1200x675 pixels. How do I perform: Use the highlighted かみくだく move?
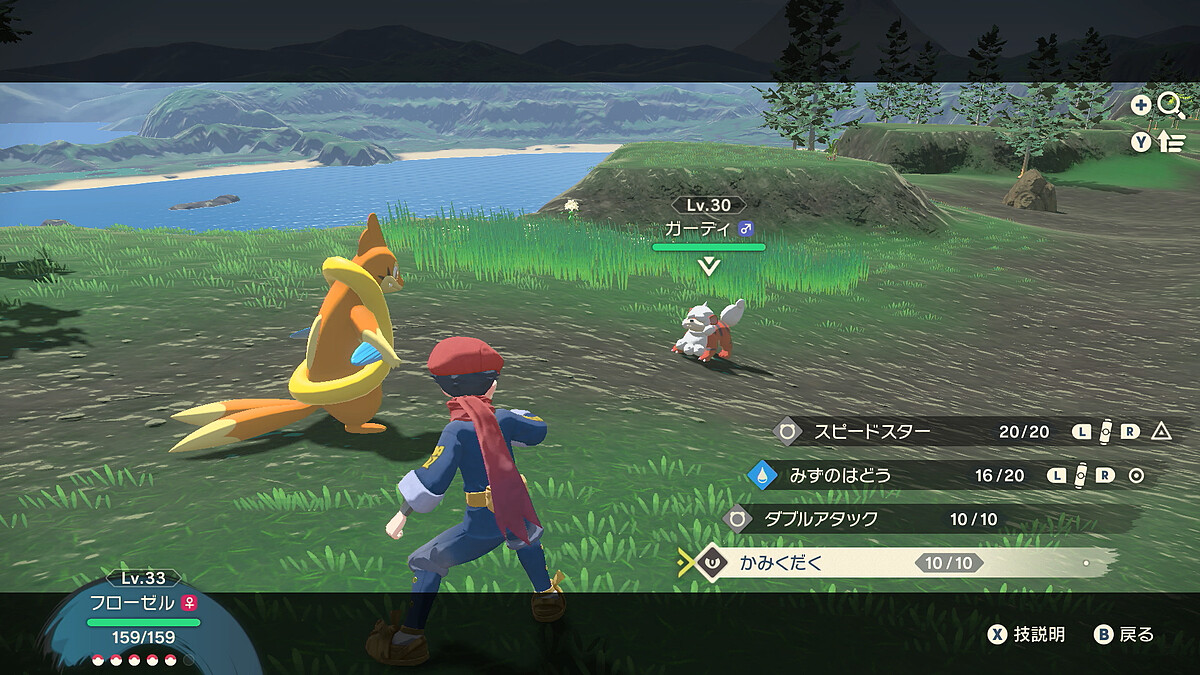click(781, 563)
